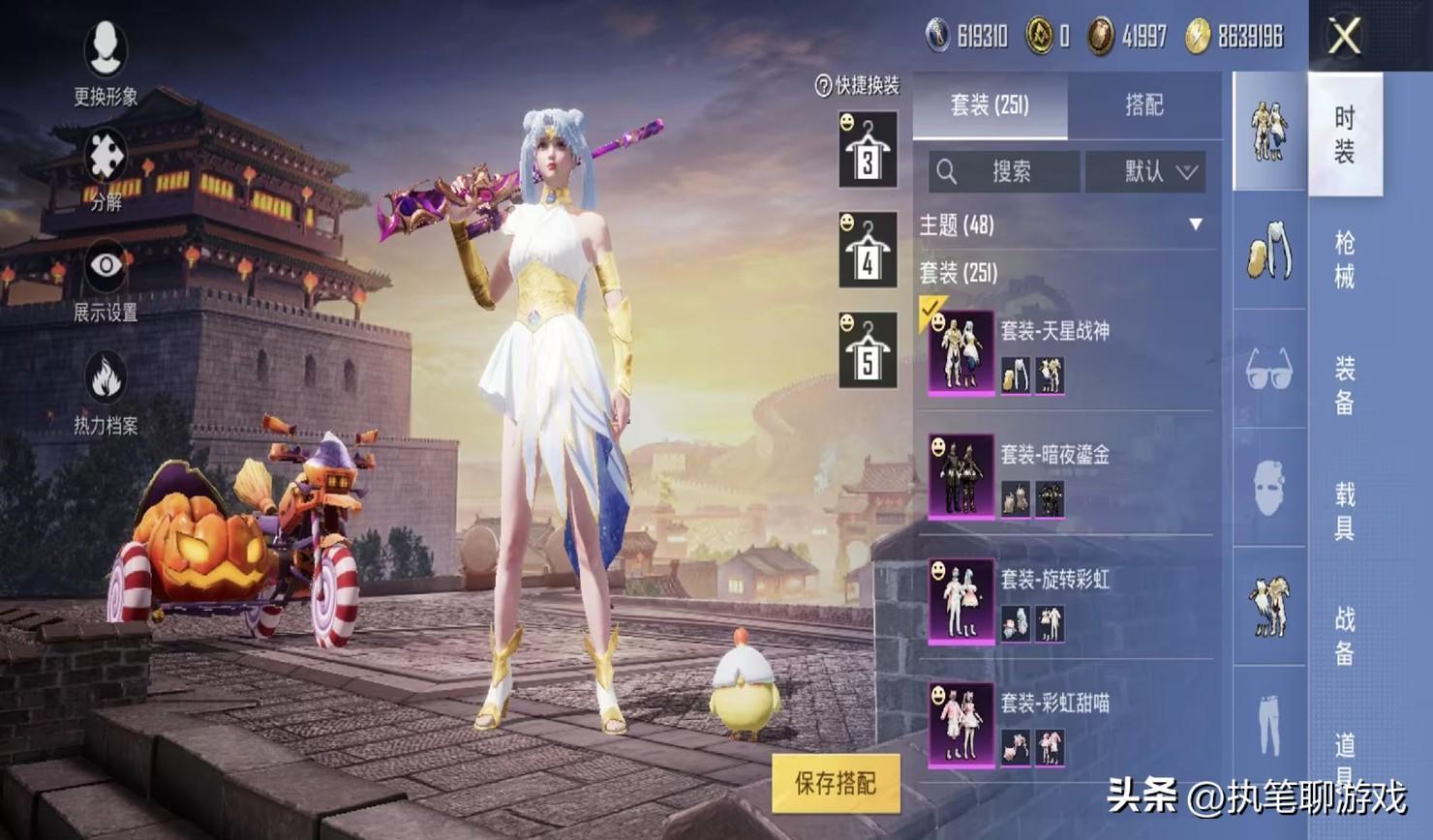1433x840 pixels.
Task: Switch to the 套装 (251) tab
Action: click(x=990, y=105)
